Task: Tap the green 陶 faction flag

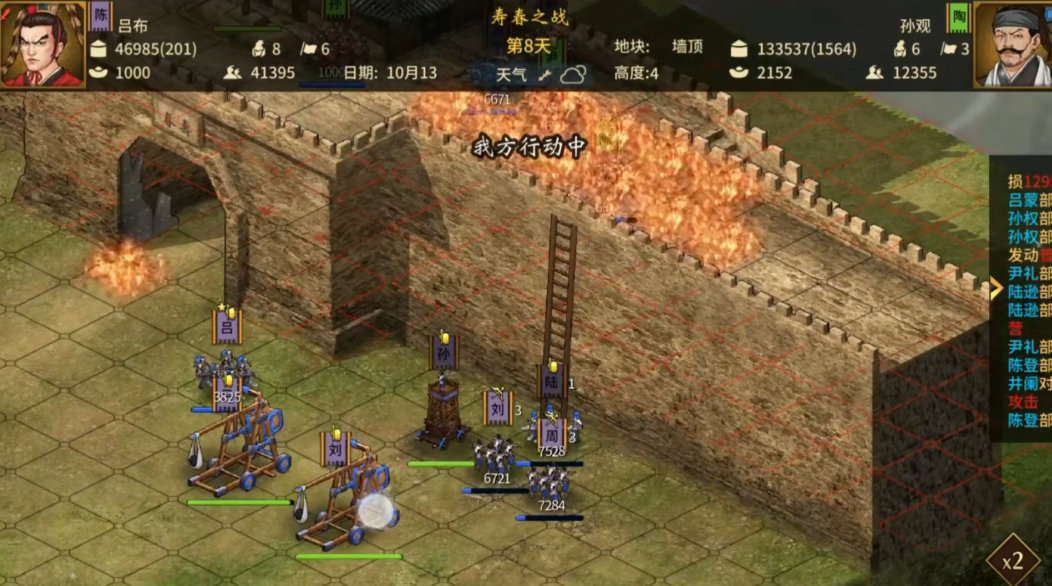Action: [959, 17]
